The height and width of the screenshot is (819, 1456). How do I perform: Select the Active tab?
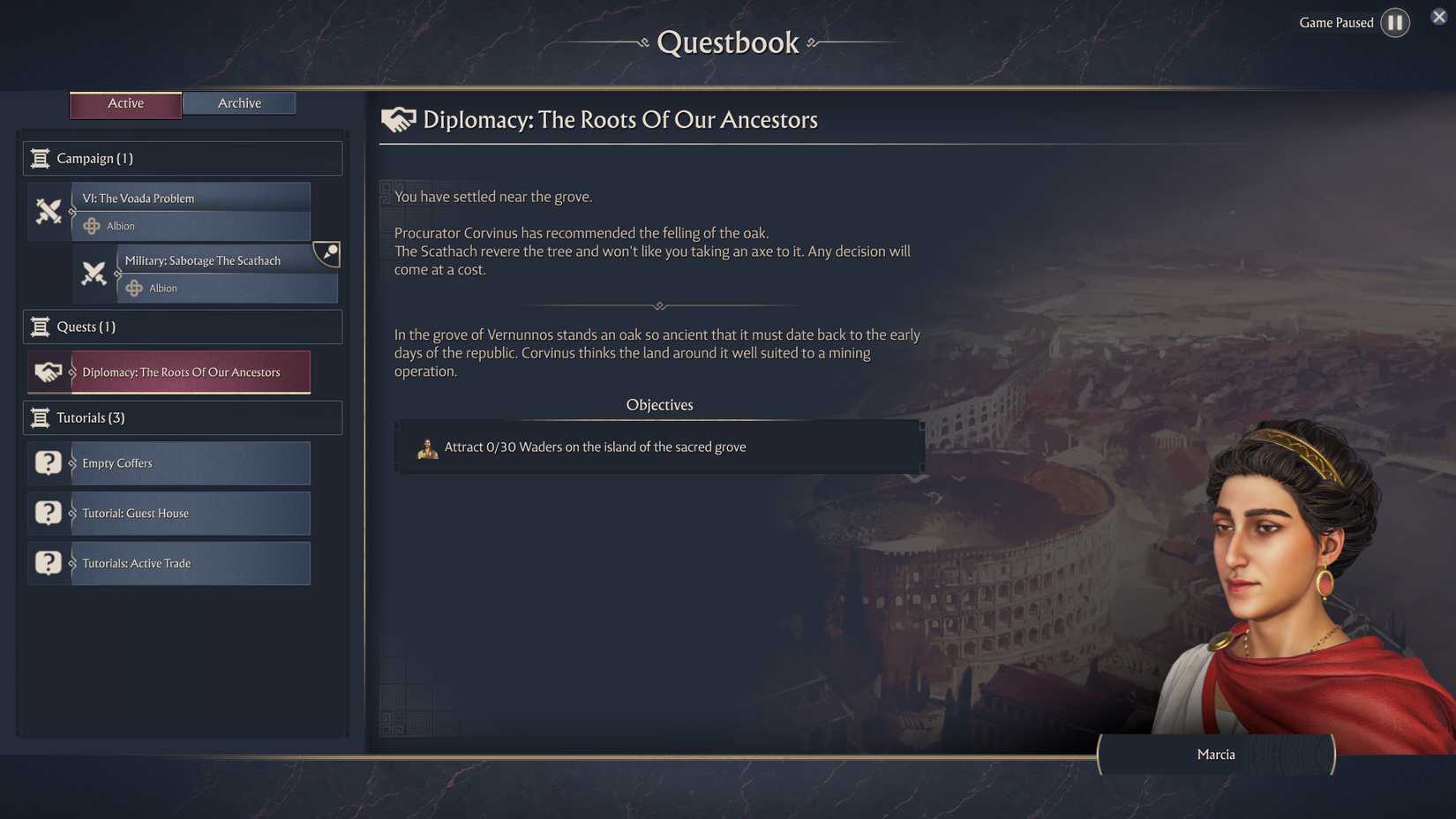point(125,103)
